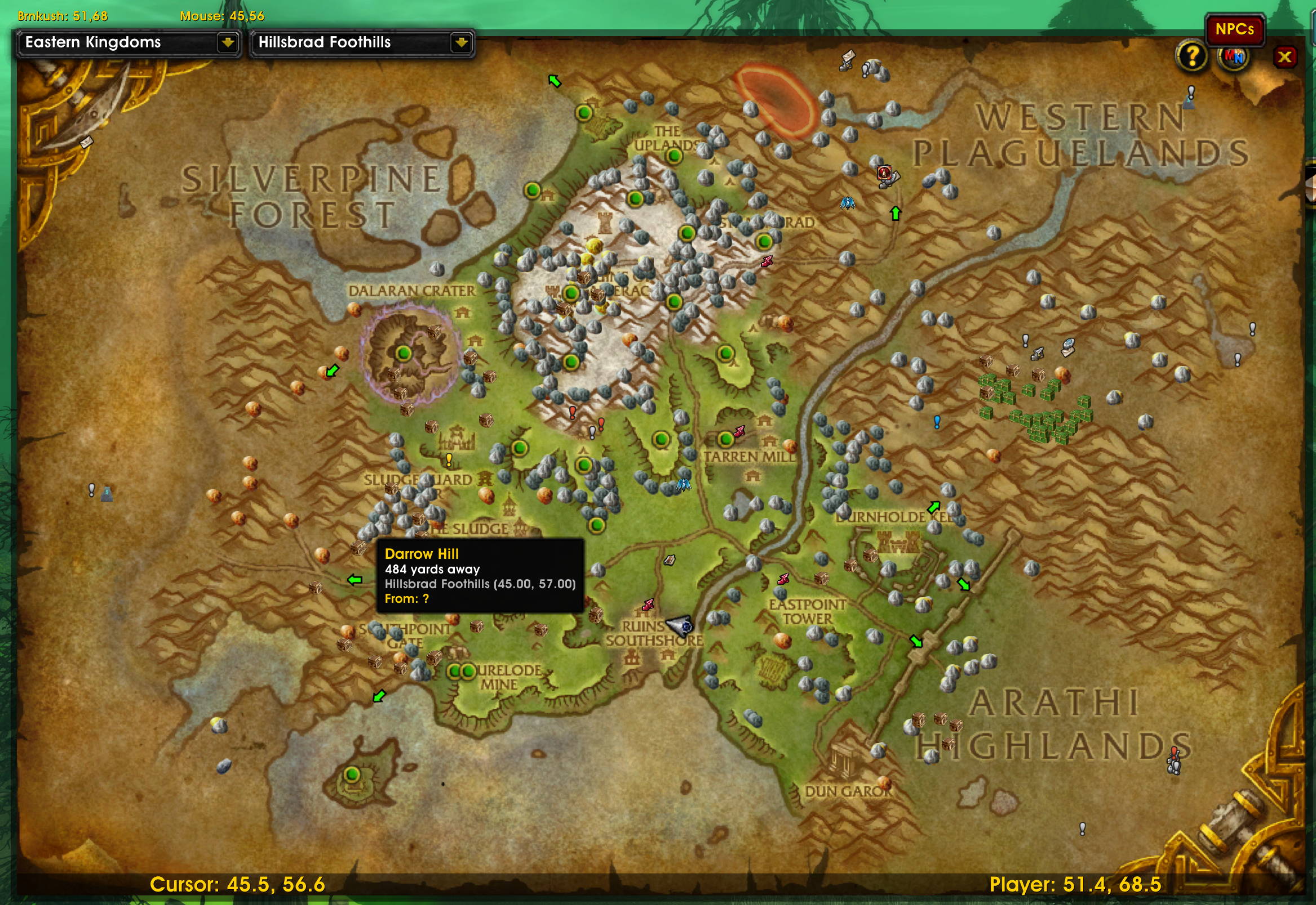Toggle the MapNotes minimap button
The image size is (1316, 905).
click(x=1234, y=56)
